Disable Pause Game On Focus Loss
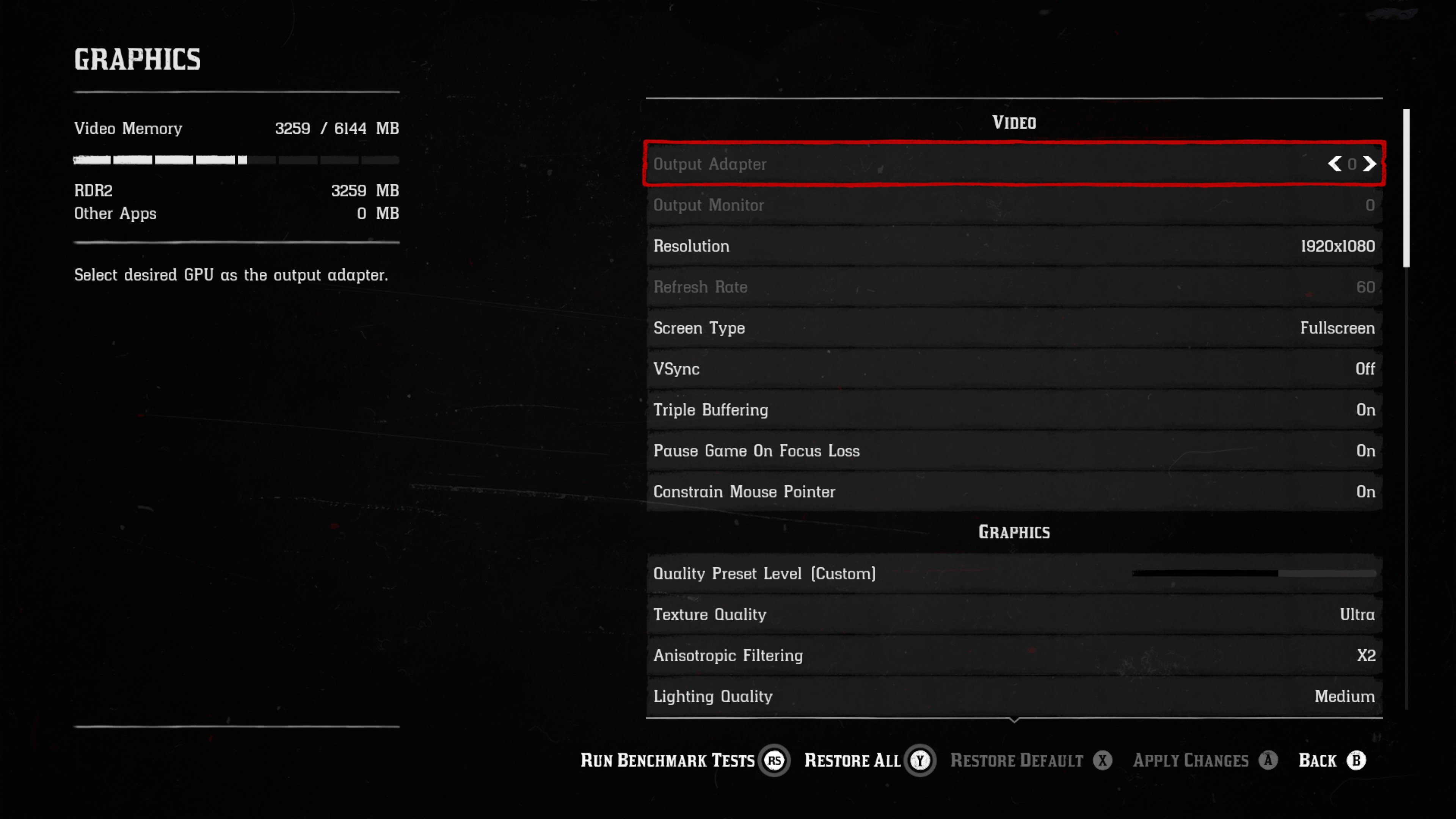 [1014, 451]
